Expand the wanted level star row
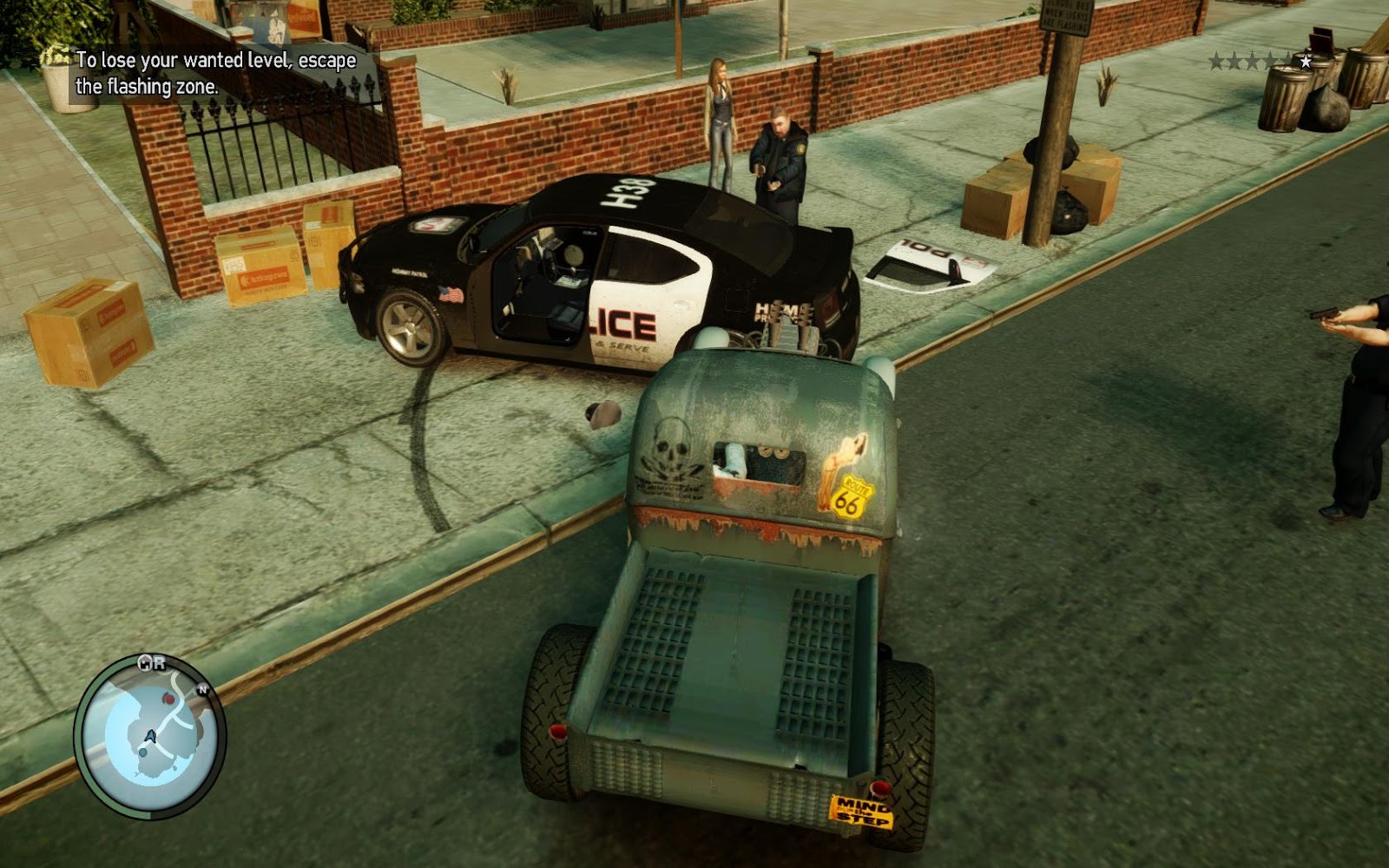Image resolution: width=1389 pixels, height=868 pixels. (1259, 61)
